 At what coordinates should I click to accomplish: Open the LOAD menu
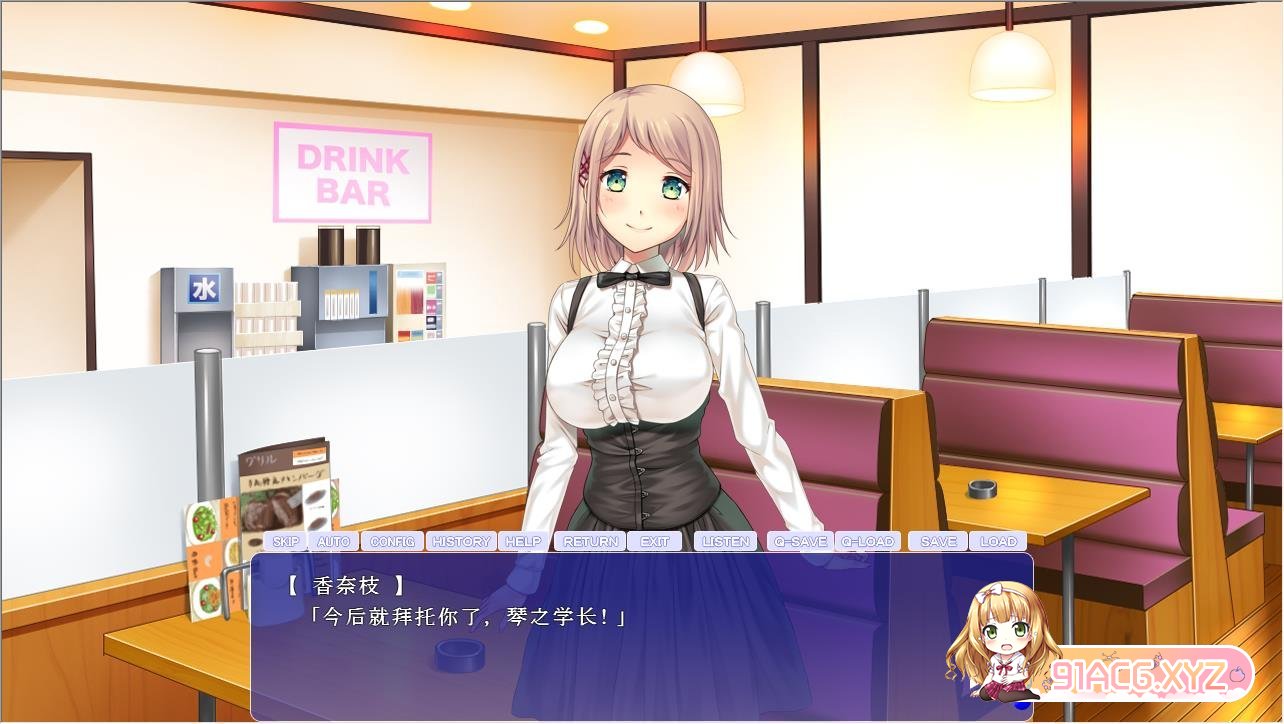coord(998,541)
